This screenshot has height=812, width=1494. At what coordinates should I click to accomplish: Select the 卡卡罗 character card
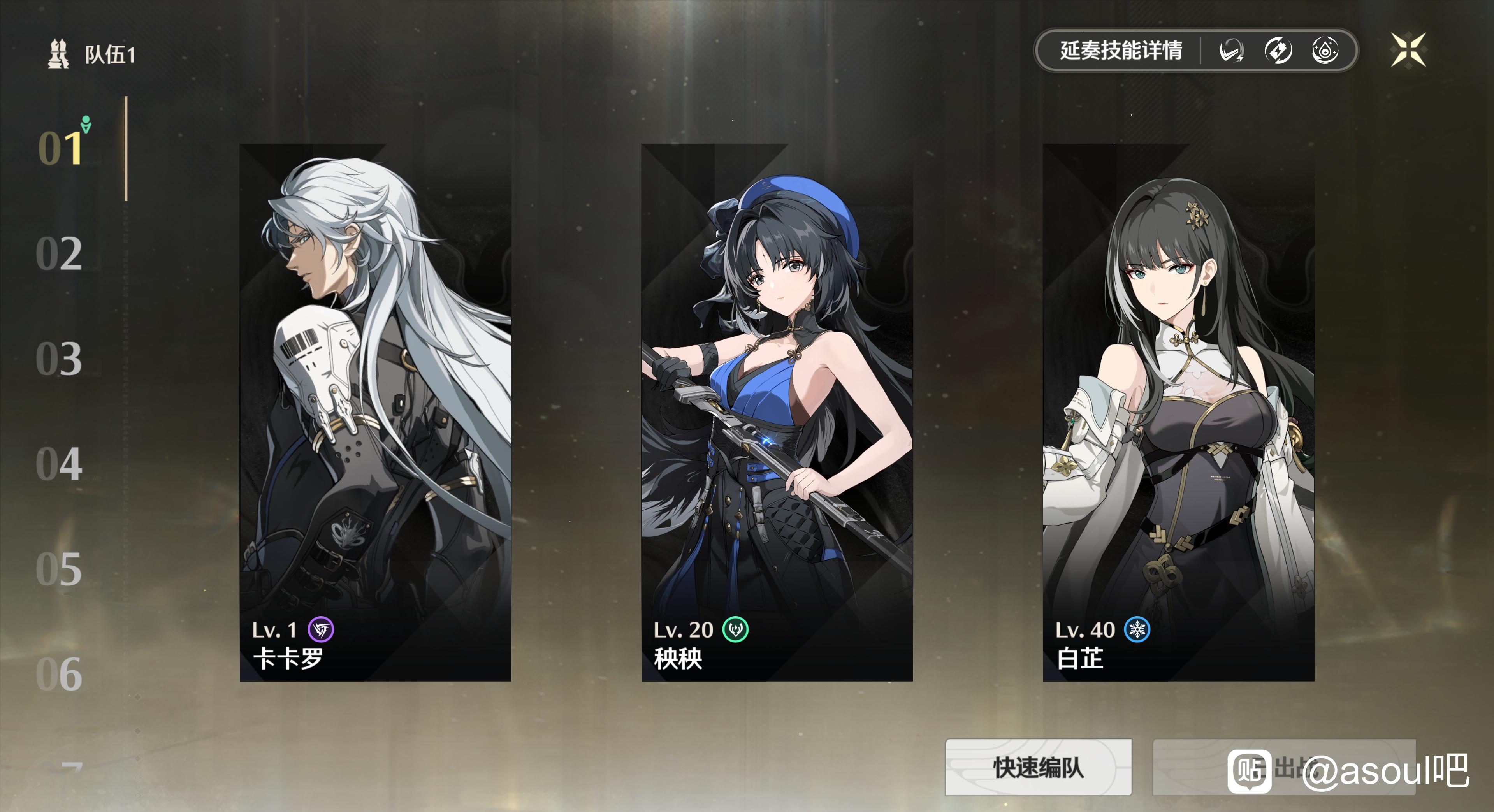click(x=374, y=412)
